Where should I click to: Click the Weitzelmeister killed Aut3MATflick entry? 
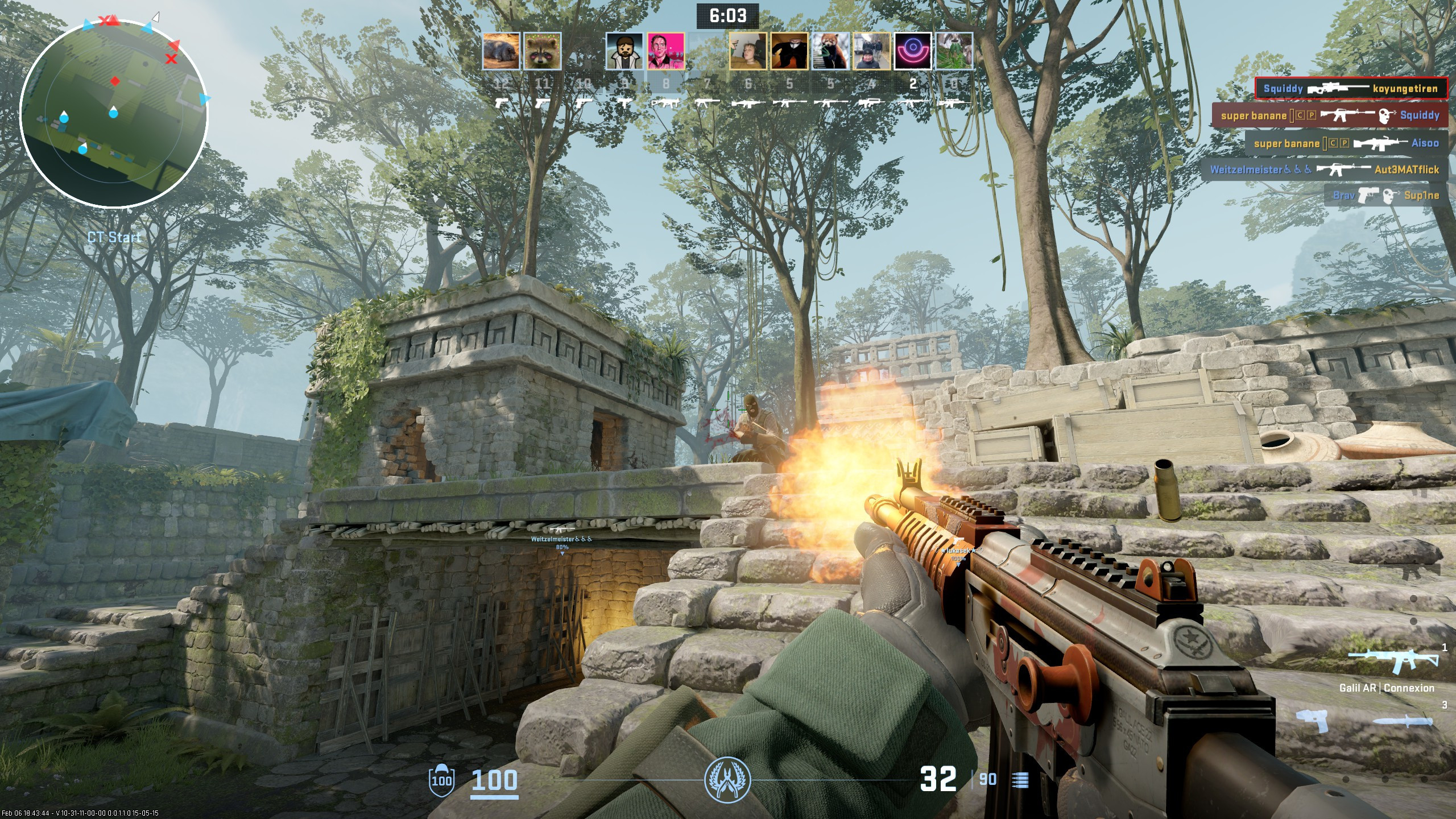pos(1324,169)
